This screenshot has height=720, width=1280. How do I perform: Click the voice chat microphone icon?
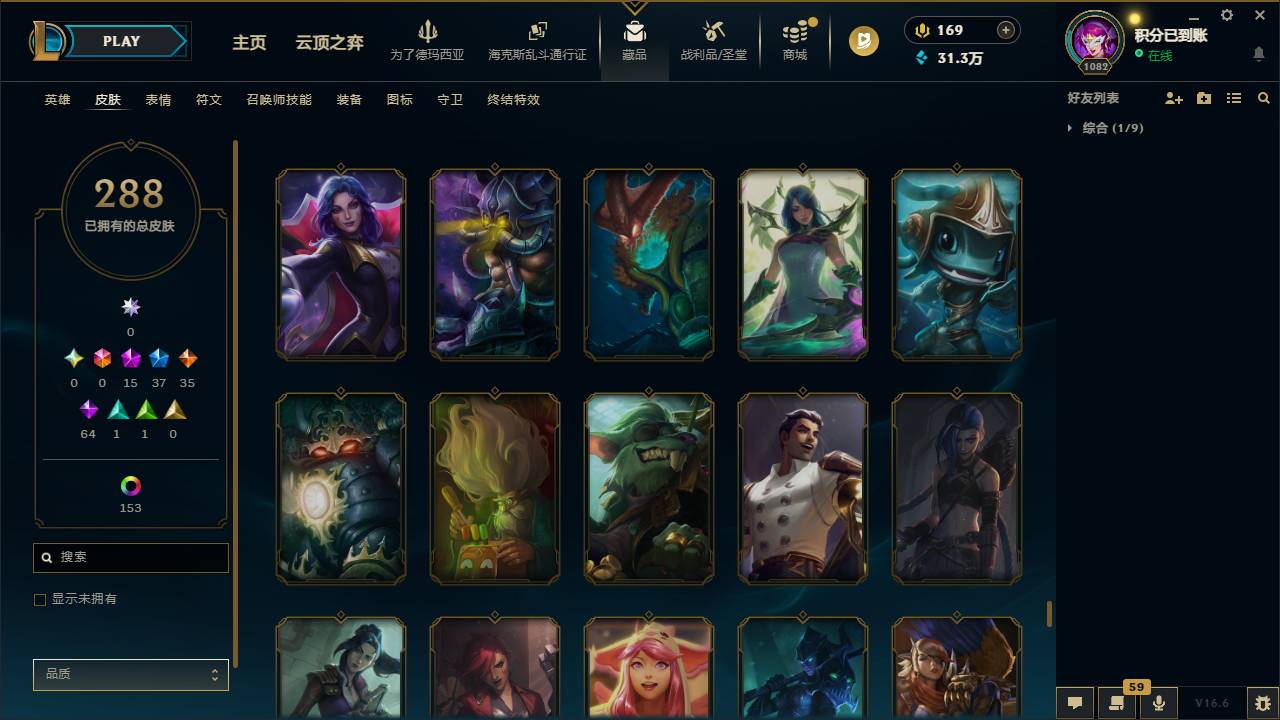1158,702
